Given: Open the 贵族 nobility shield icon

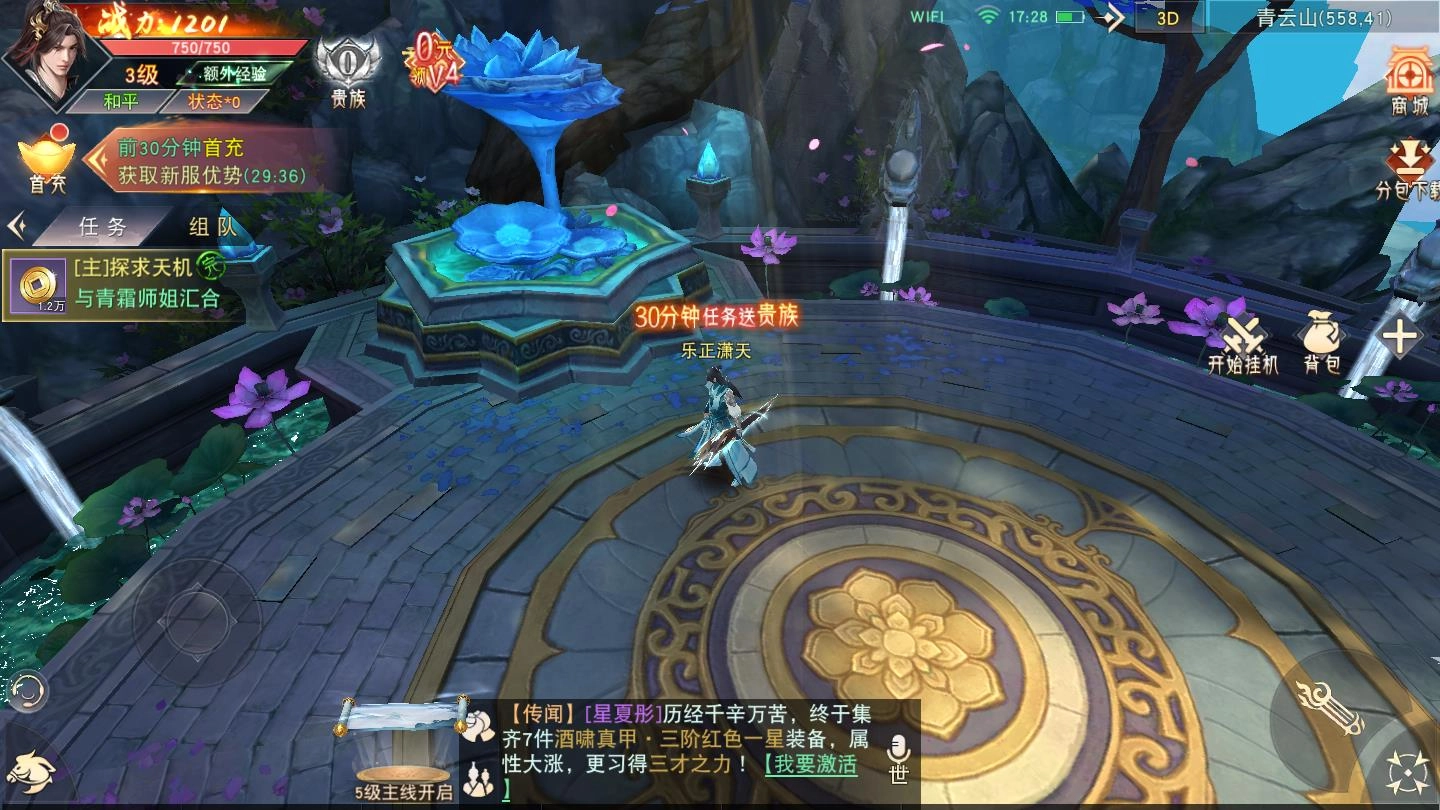Looking at the screenshot, I should pos(347,63).
